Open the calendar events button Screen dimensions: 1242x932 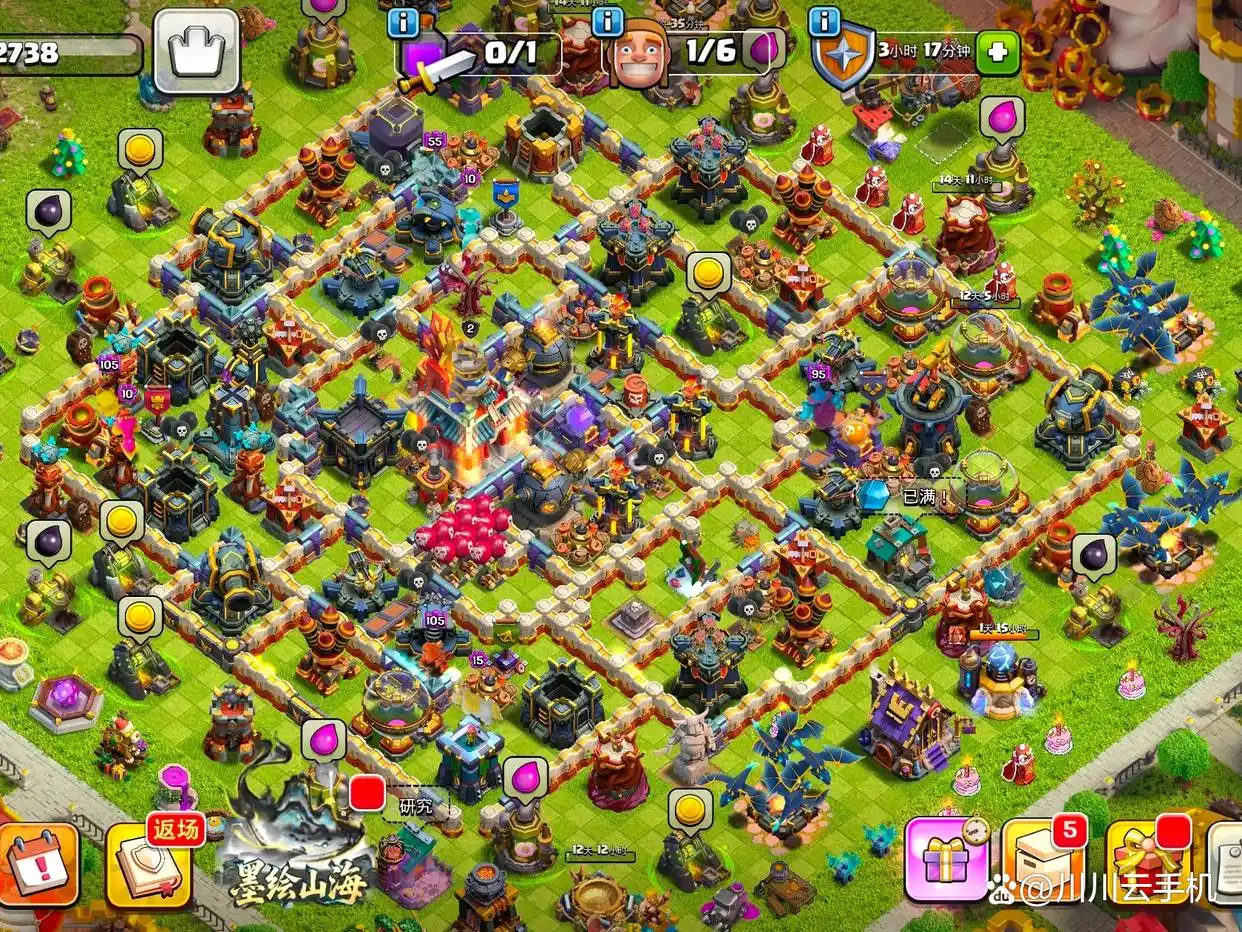[40, 864]
